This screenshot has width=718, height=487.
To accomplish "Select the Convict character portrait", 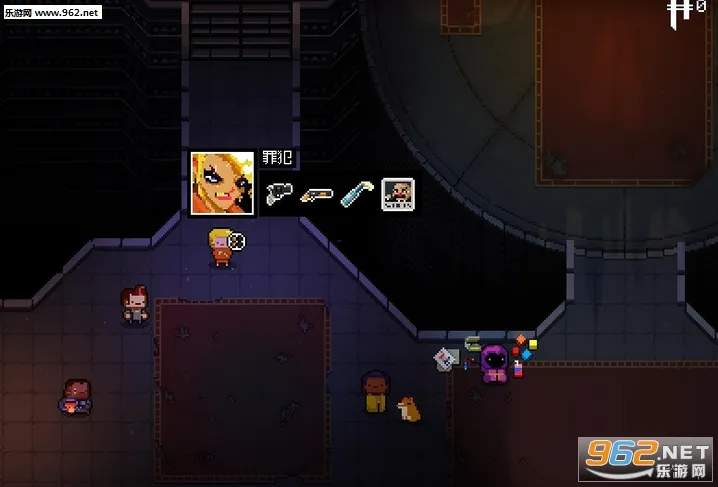I will tap(223, 183).
